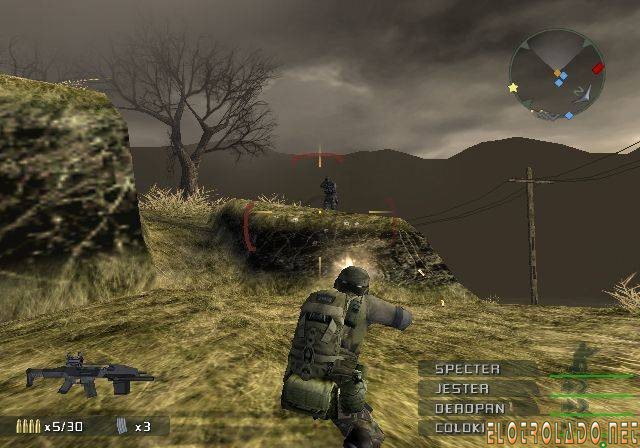The image size is (640, 448).
Task: Choose Jester from the team roster
Action: [x=462, y=388]
